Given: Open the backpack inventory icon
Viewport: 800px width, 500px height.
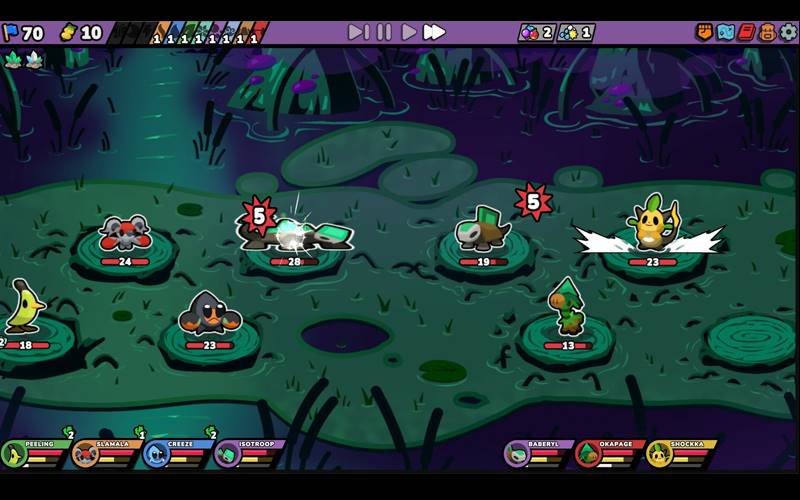Looking at the screenshot, I should click(x=767, y=32).
